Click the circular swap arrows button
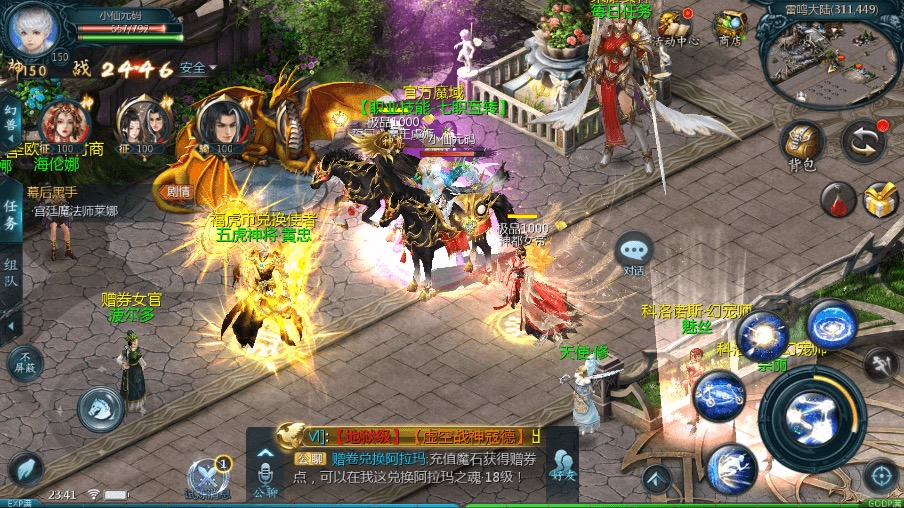Viewport: 904px width, 508px height. [862, 141]
